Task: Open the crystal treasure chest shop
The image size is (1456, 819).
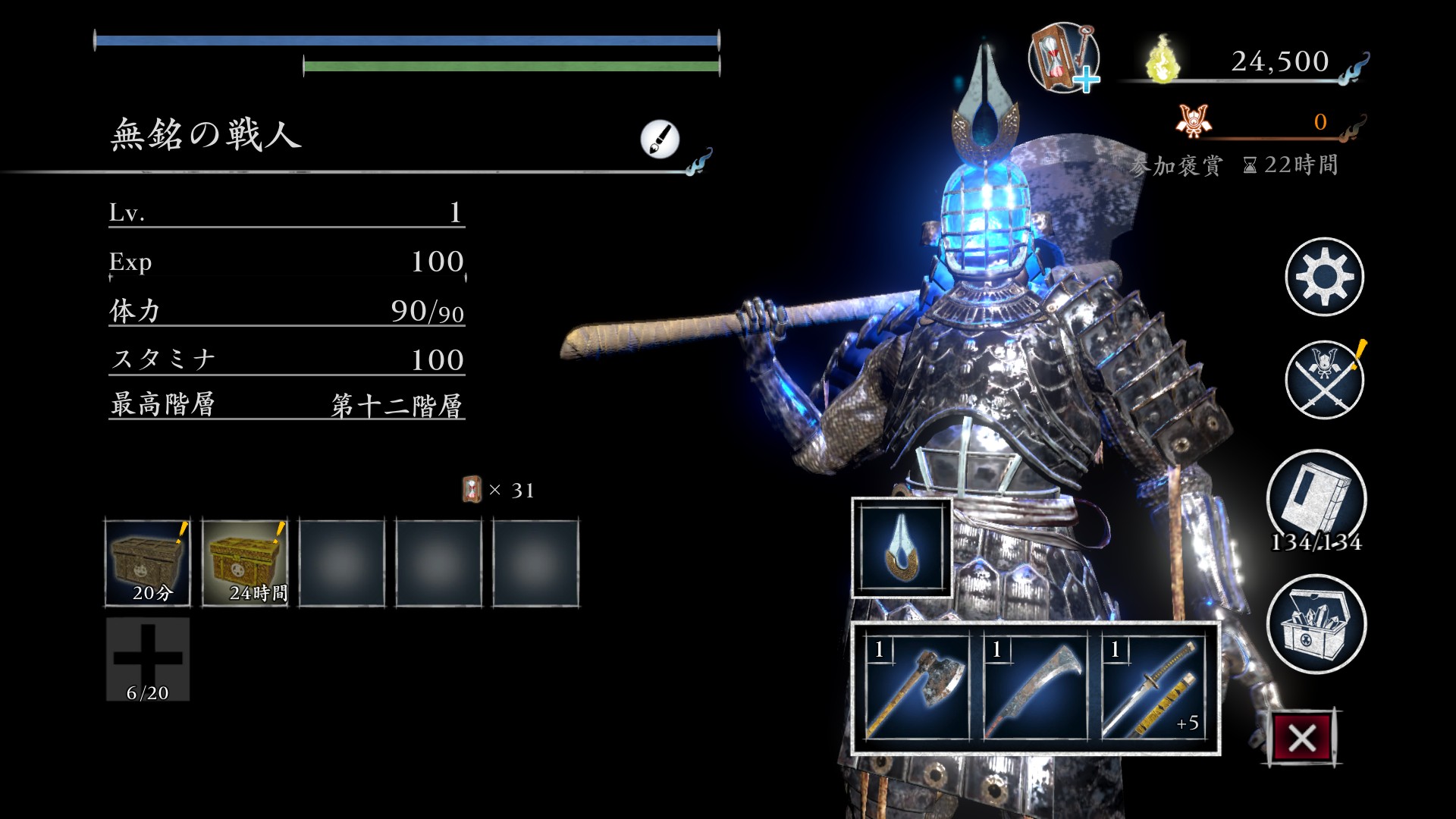Action: pyautogui.click(x=1316, y=624)
